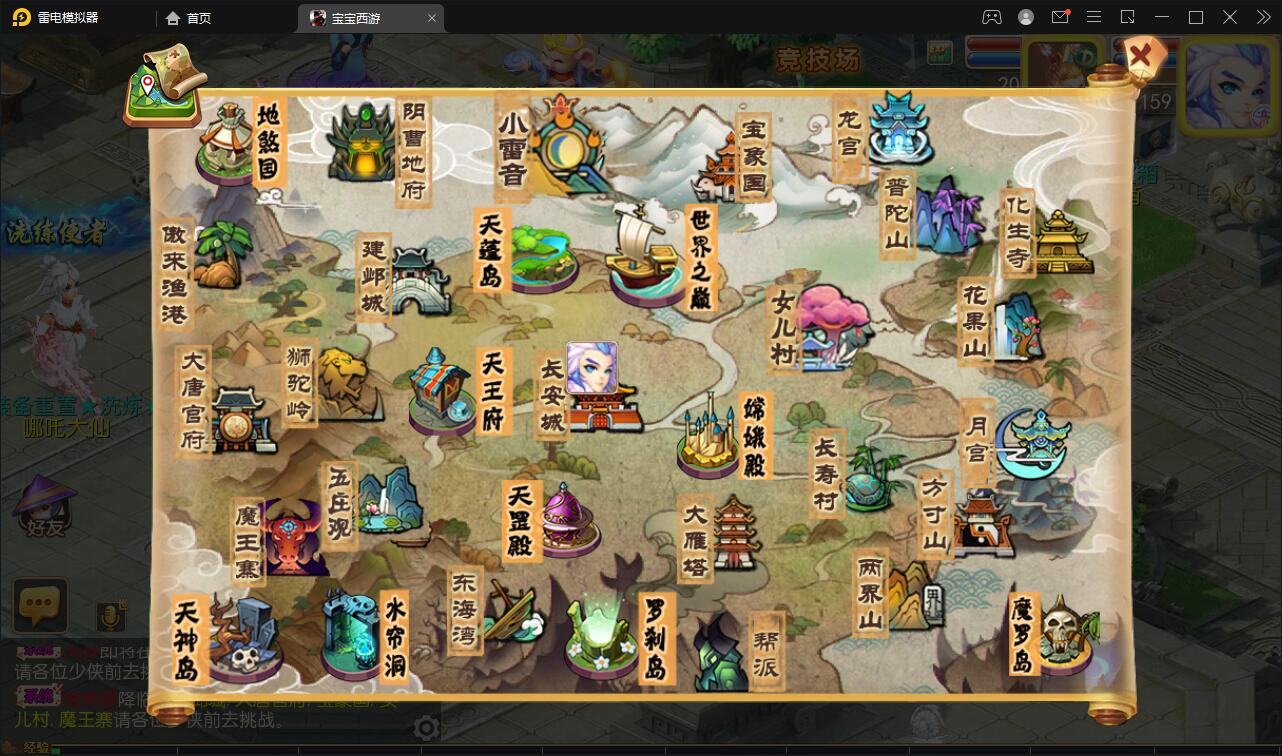Close the world map scroll
The height and width of the screenshot is (756, 1282).
(x=1141, y=56)
